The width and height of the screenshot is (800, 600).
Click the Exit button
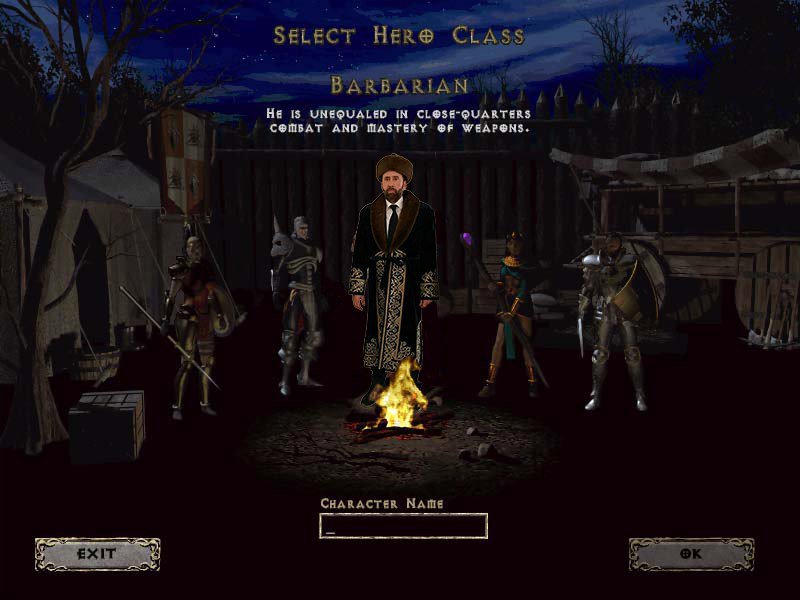pos(97,553)
